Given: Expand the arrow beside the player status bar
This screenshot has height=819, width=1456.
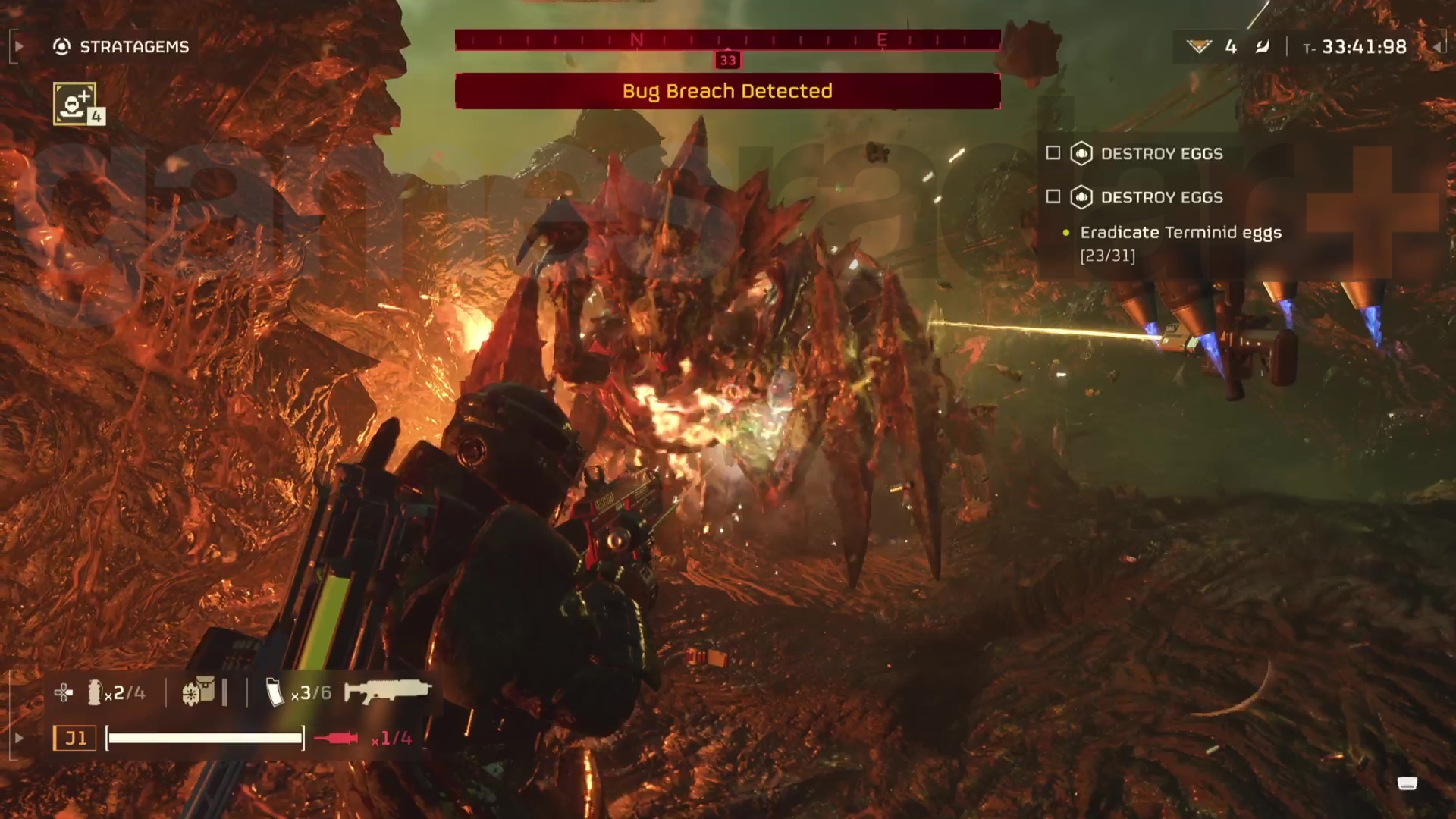Looking at the screenshot, I should pos(19,738).
